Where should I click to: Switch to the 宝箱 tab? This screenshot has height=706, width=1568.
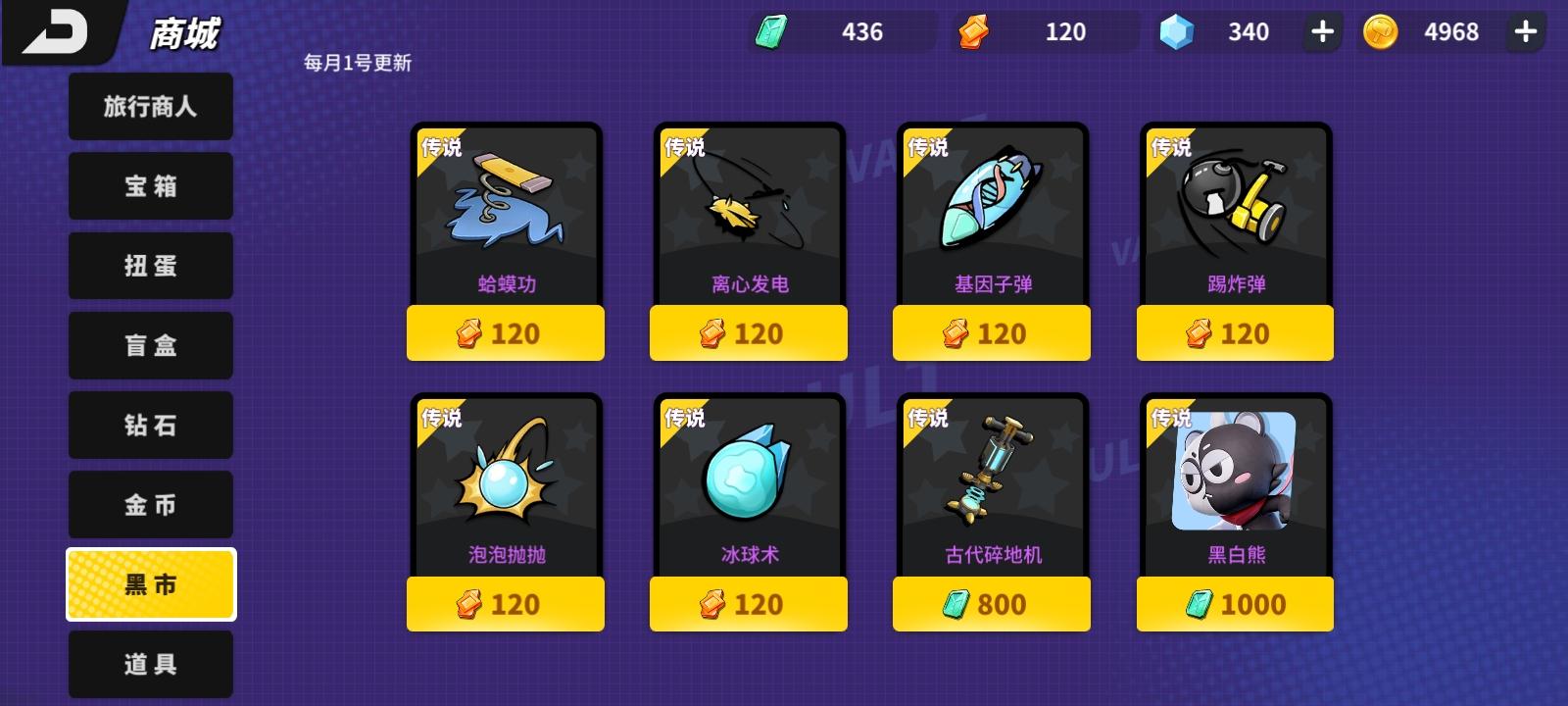click(150, 185)
